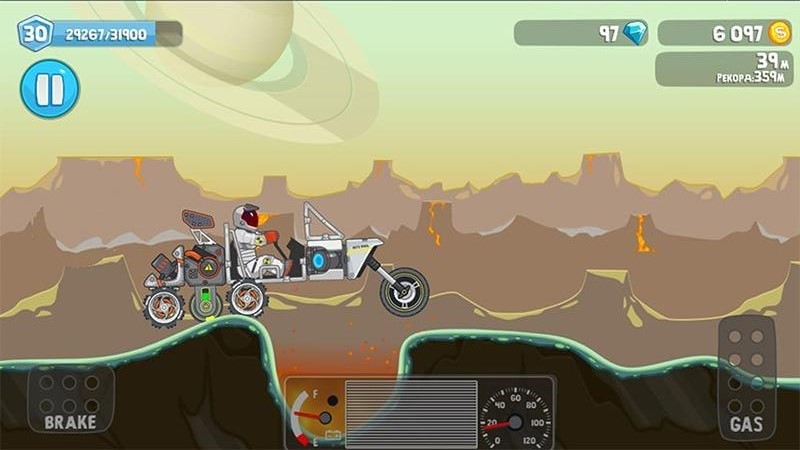The width and height of the screenshot is (800, 450).
Task: Tap the gold coin counter
Action: pyautogui.click(x=725, y=33)
